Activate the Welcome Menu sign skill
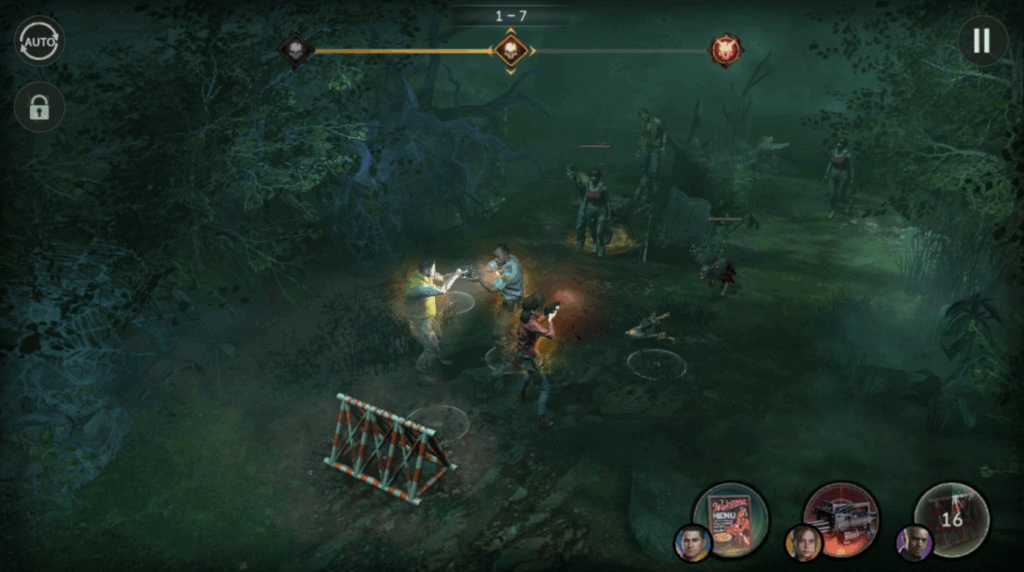Viewport: 1024px width, 572px height. (731, 518)
